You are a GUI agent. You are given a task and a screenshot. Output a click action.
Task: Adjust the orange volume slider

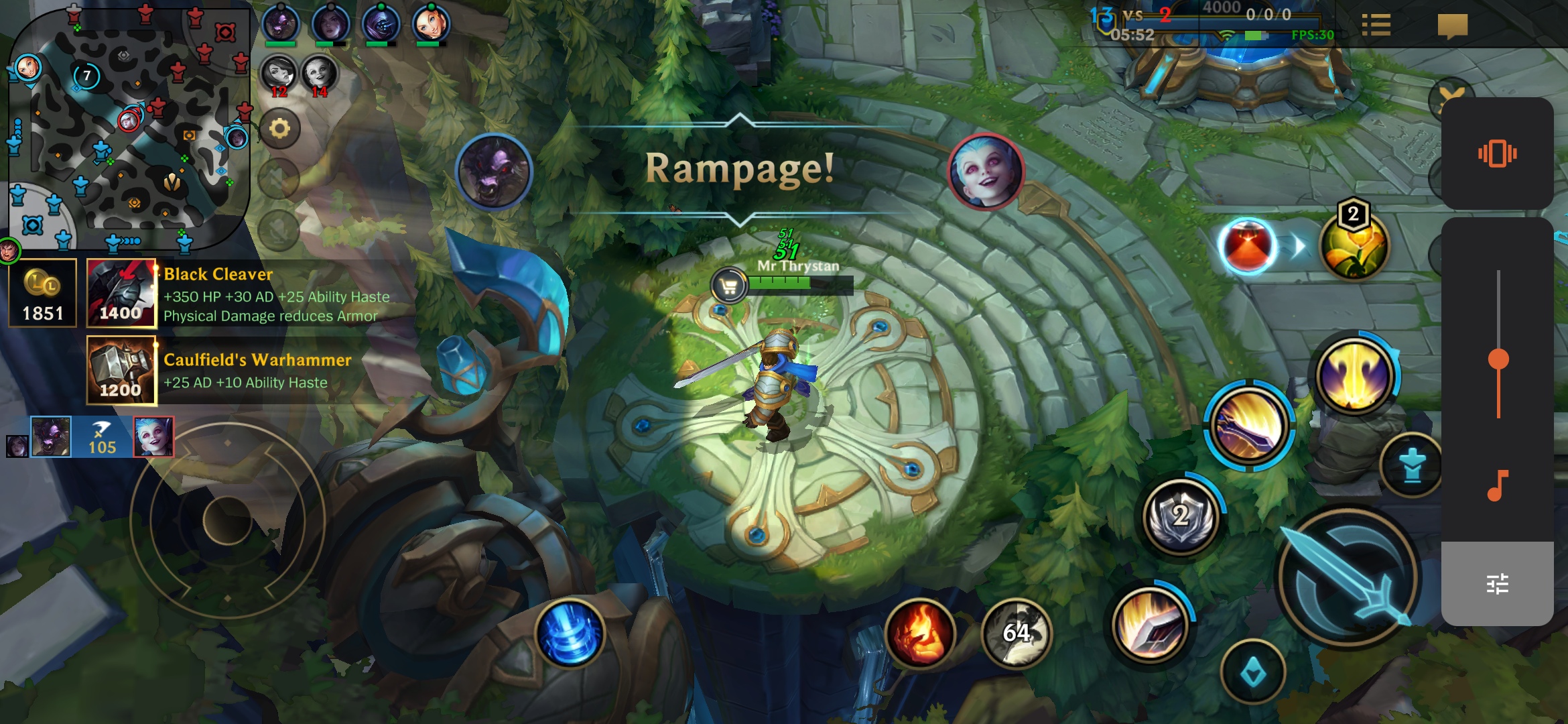(x=1498, y=360)
